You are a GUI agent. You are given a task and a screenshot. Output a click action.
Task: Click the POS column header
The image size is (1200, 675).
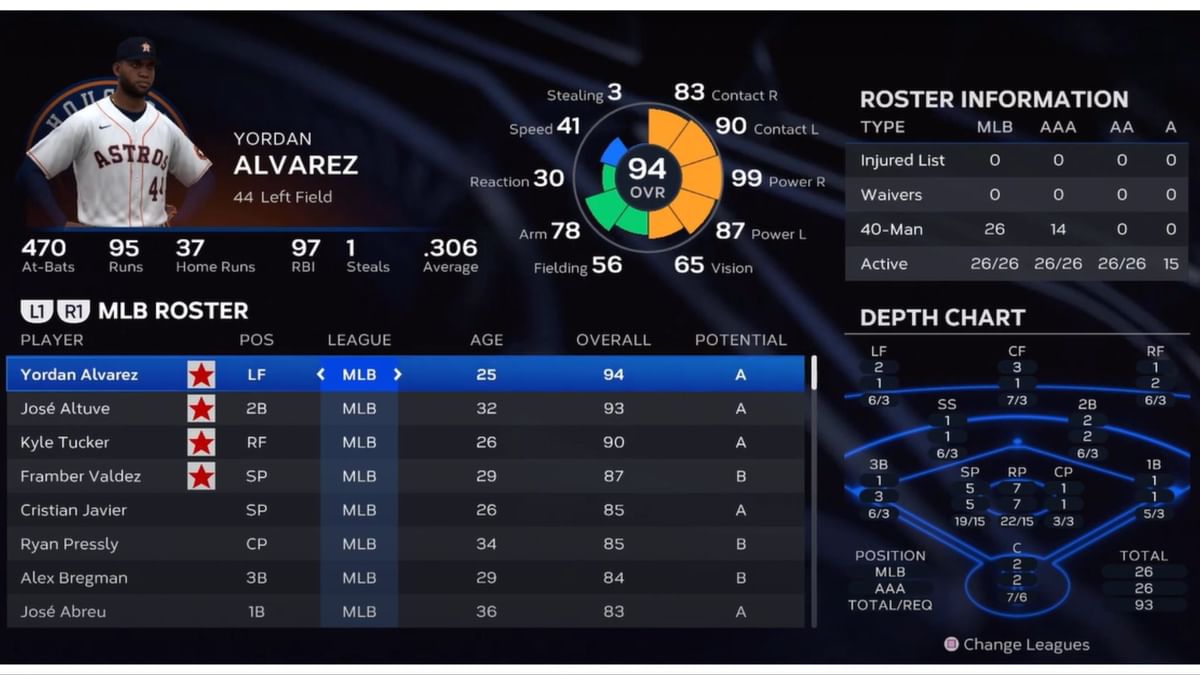tap(256, 340)
